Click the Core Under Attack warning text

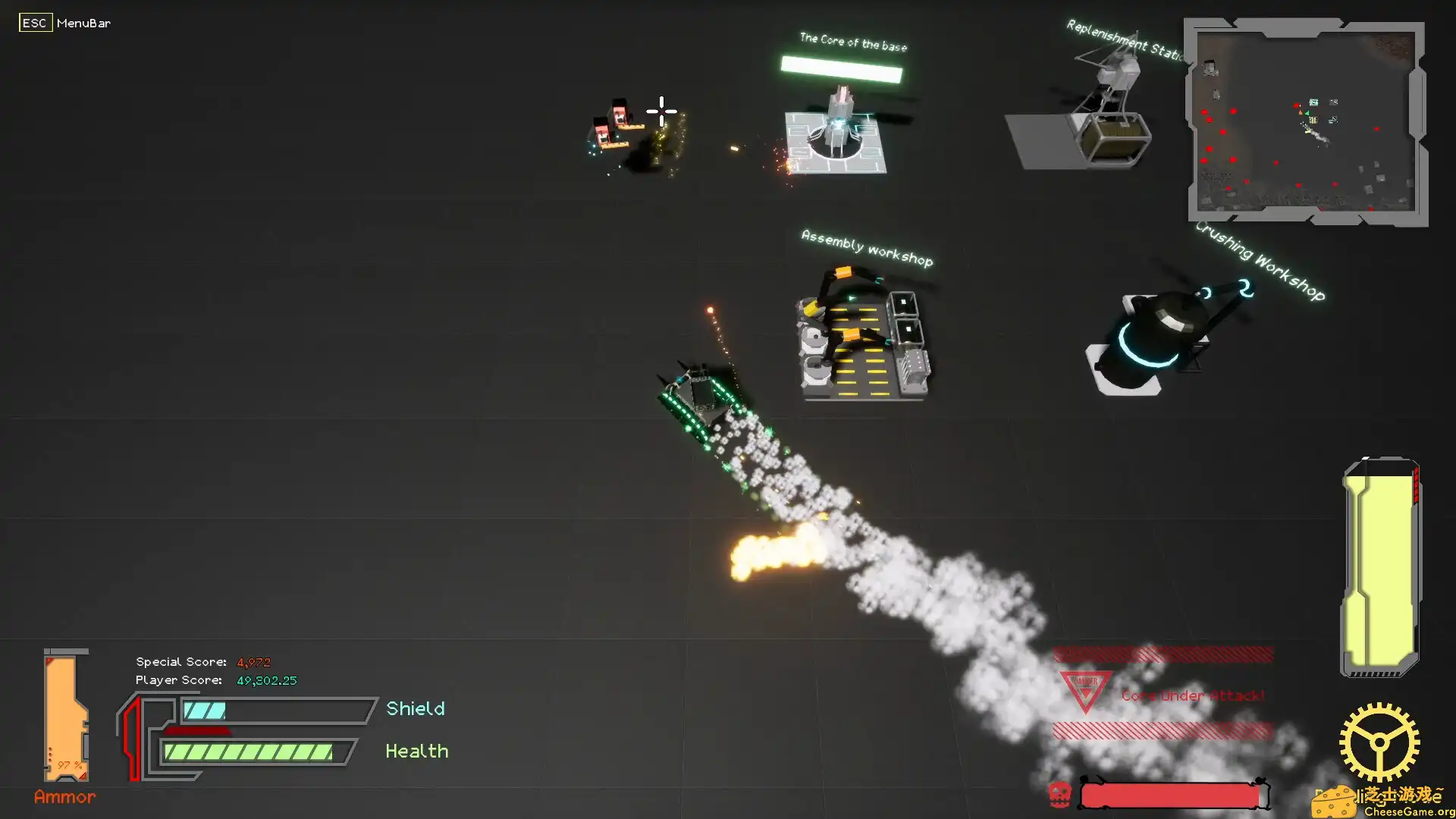[x=1192, y=695]
